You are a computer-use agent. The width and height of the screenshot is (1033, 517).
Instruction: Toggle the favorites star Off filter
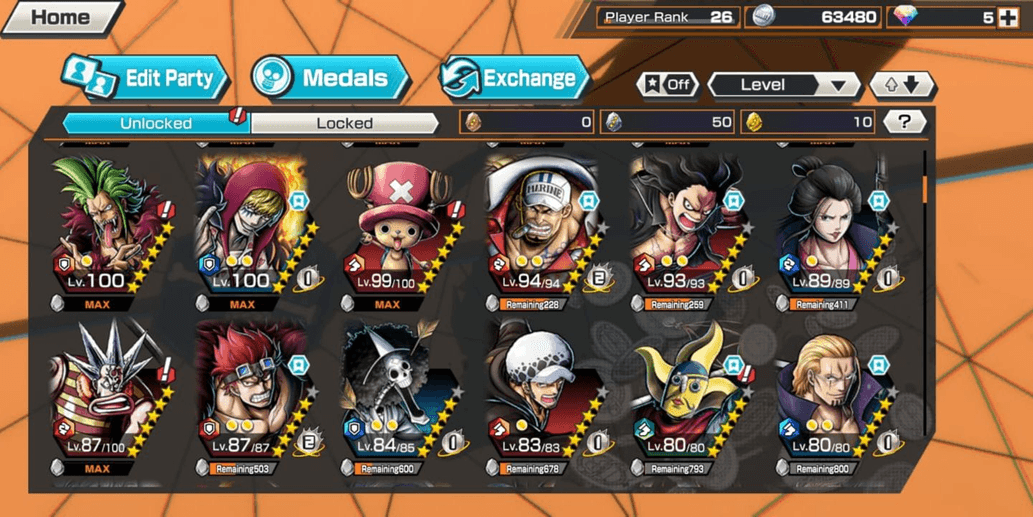(668, 85)
